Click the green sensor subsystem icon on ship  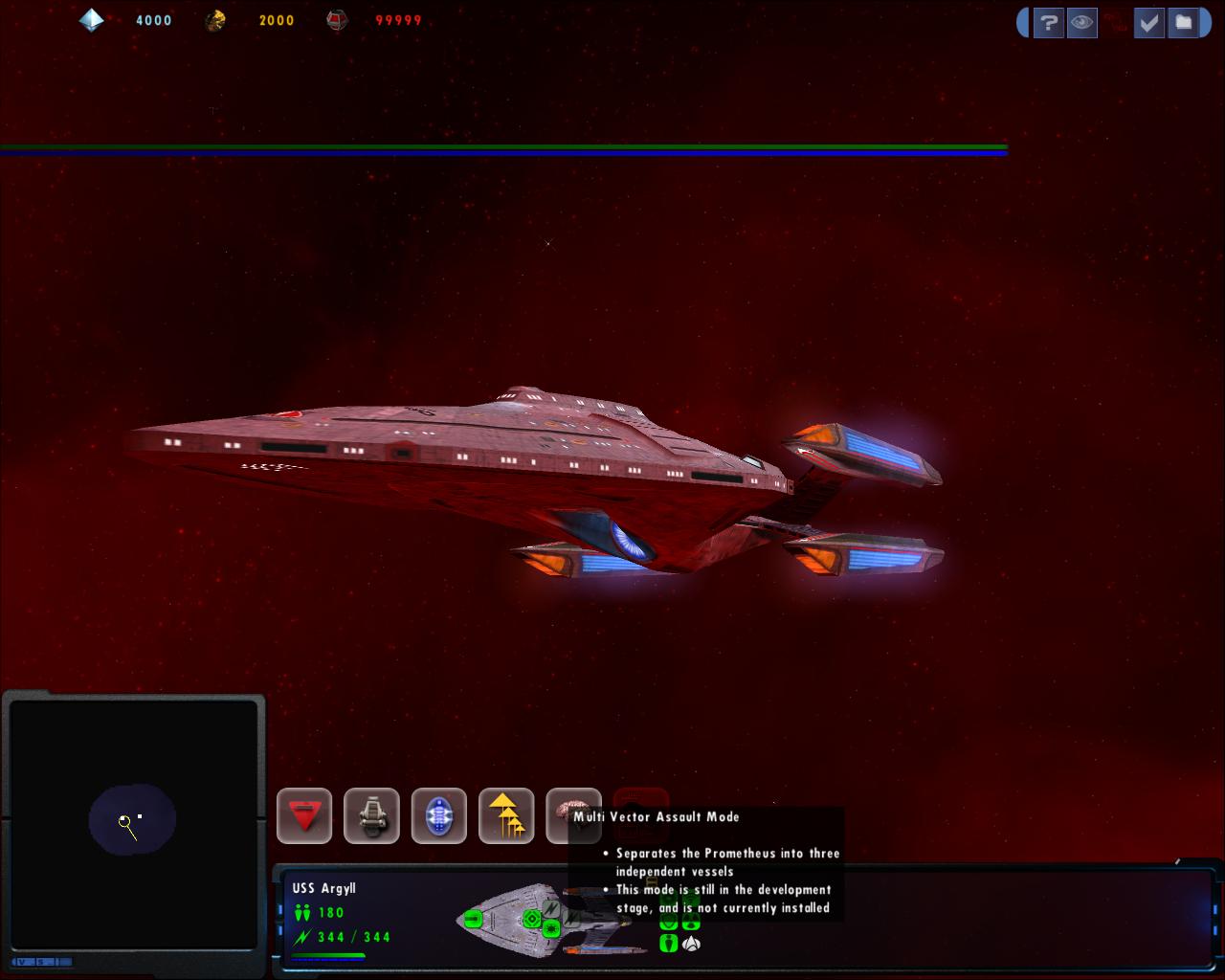(532, 920)
